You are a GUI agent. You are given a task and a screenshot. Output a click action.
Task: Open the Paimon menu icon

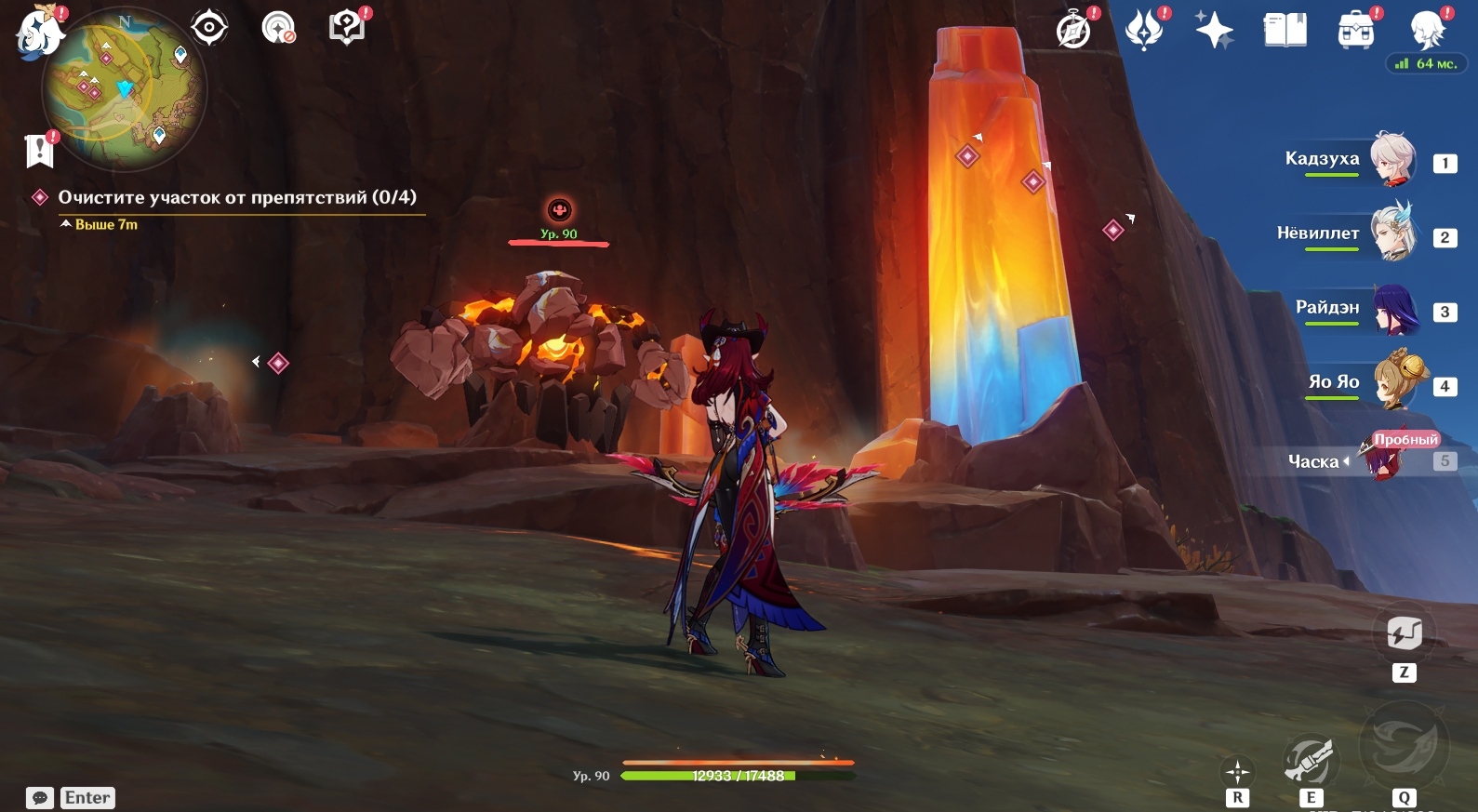point(38,32)
